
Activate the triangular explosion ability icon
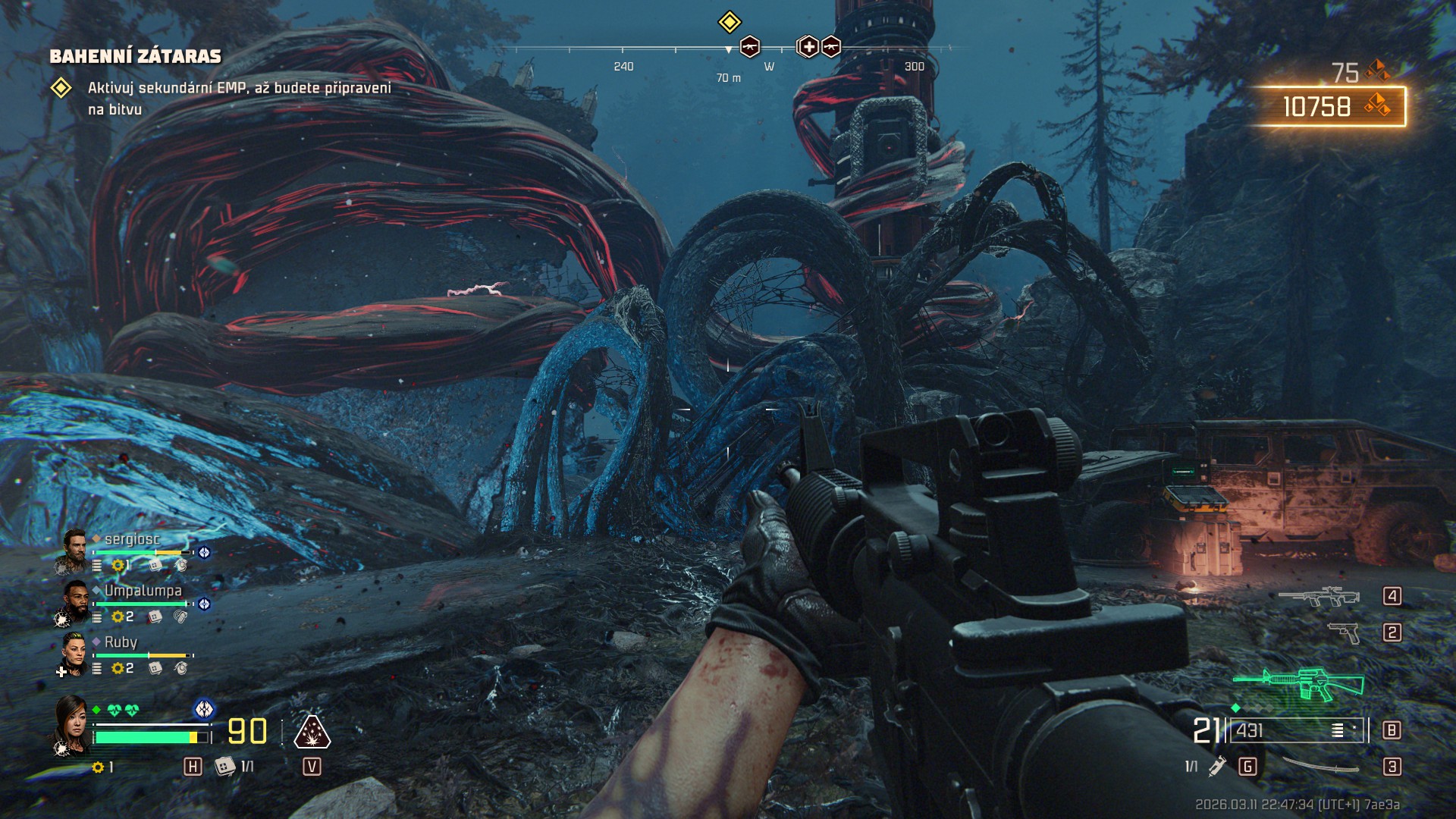click(312, 732)
